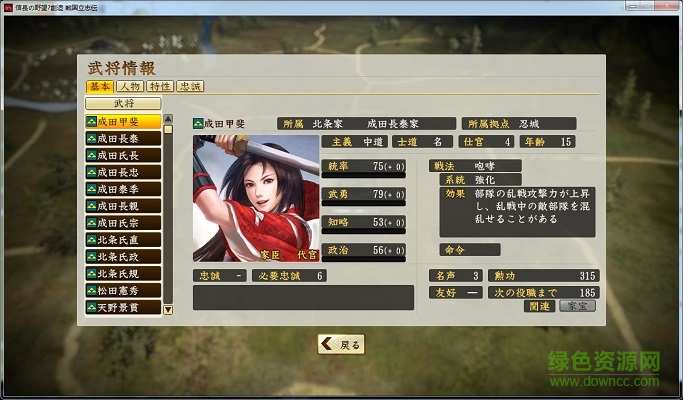Choose officer 成田長親

pyautogui.click(x=123, y=206)
